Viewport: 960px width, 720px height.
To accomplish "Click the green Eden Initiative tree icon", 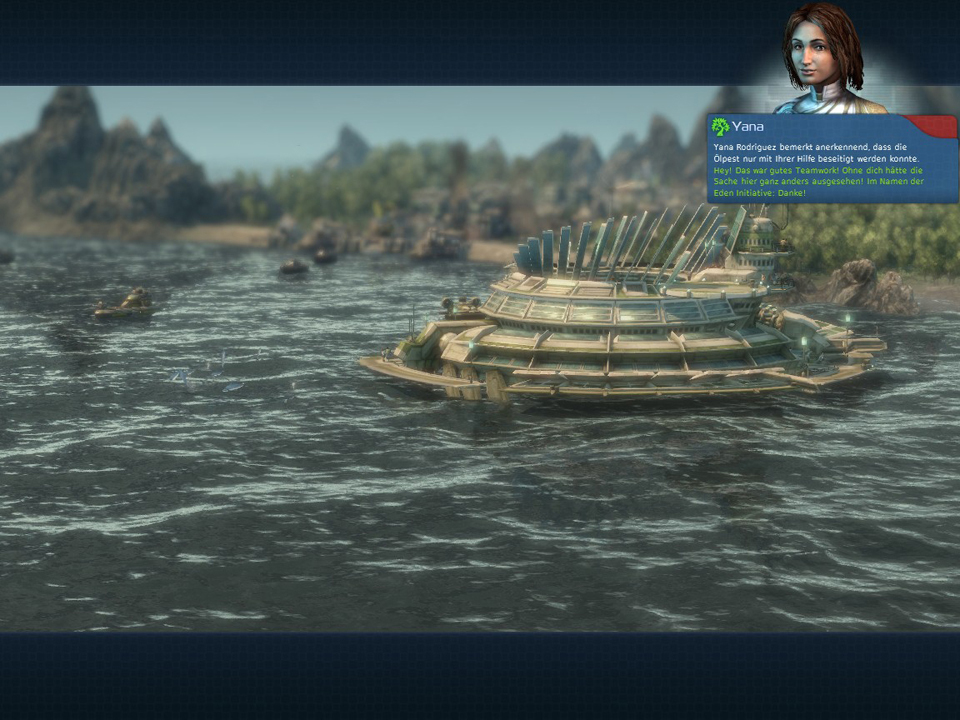I will [x=720, y=127].
